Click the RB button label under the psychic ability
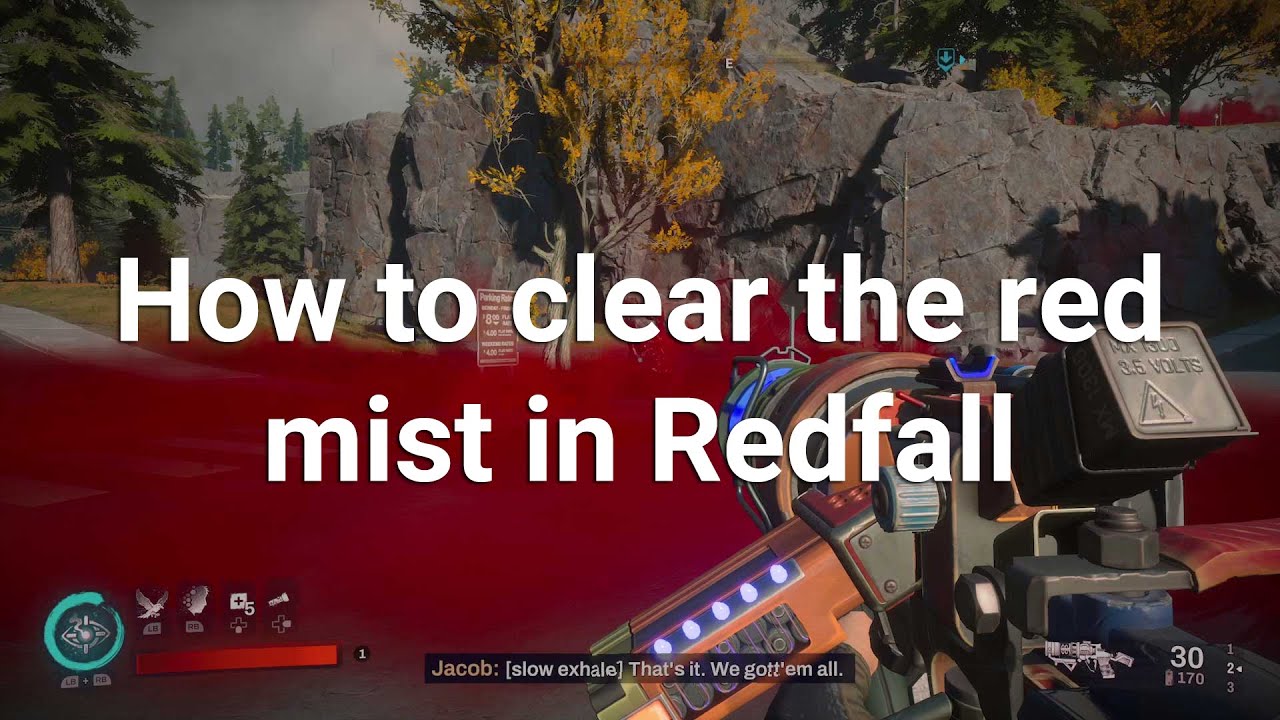This screenshot has height=720, width=1280. [193, 627]
